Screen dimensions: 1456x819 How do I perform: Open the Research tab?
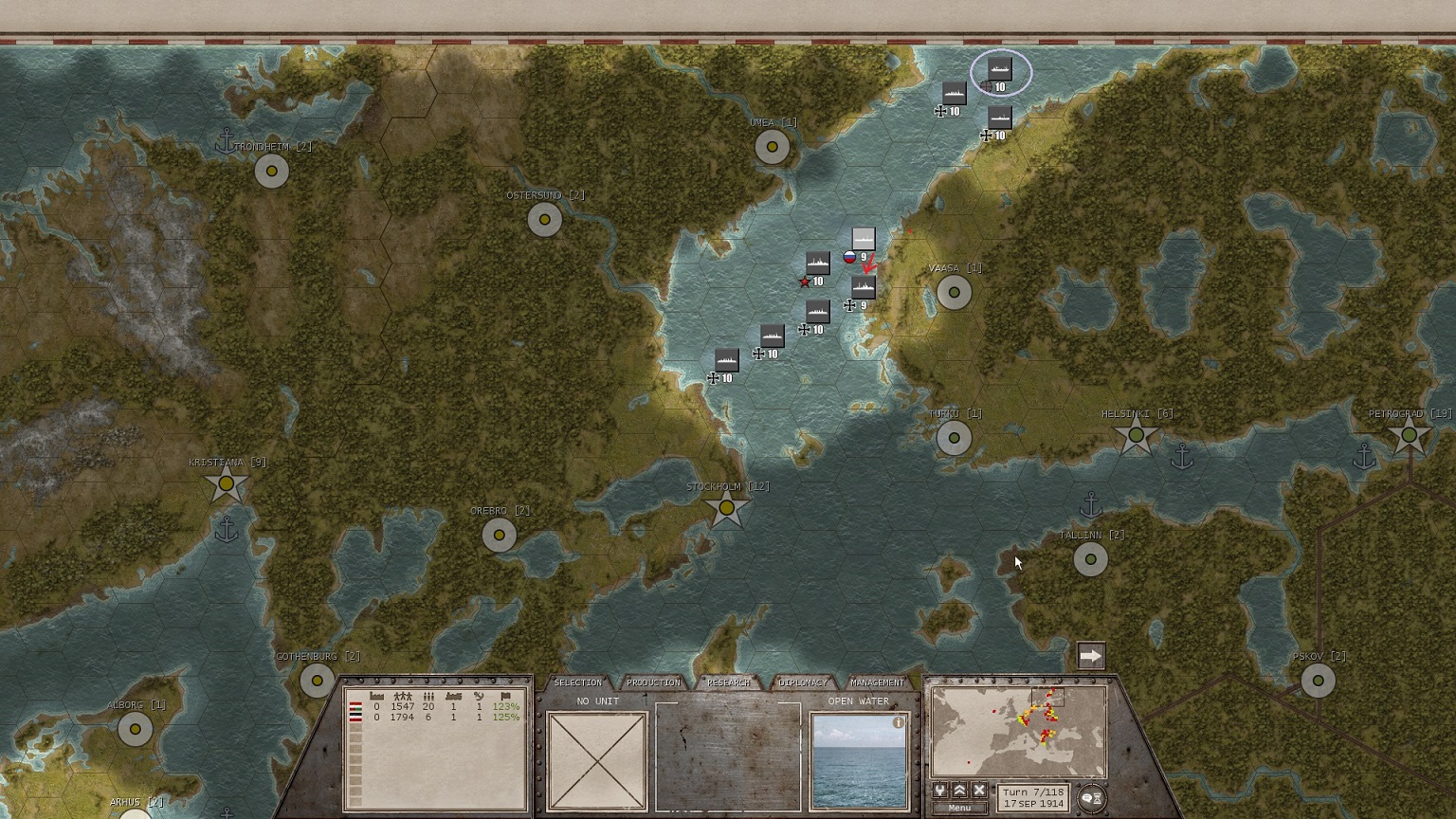[x=728, y=682]
